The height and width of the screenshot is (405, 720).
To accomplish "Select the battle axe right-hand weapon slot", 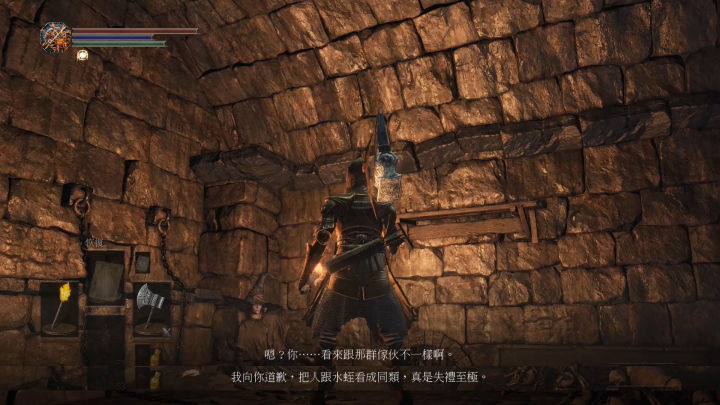I will click(151, 307).
